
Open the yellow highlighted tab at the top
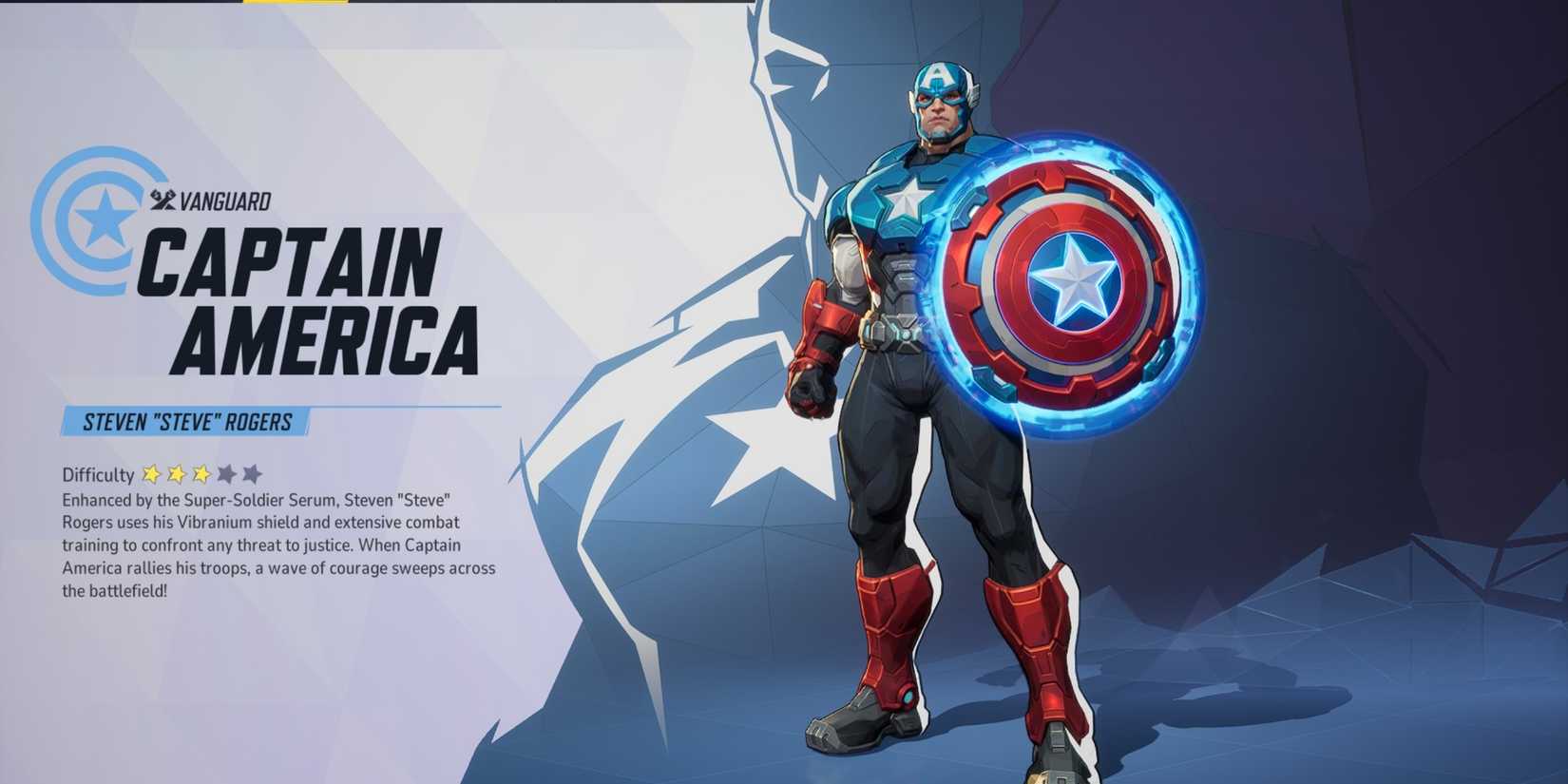(295, 5)
